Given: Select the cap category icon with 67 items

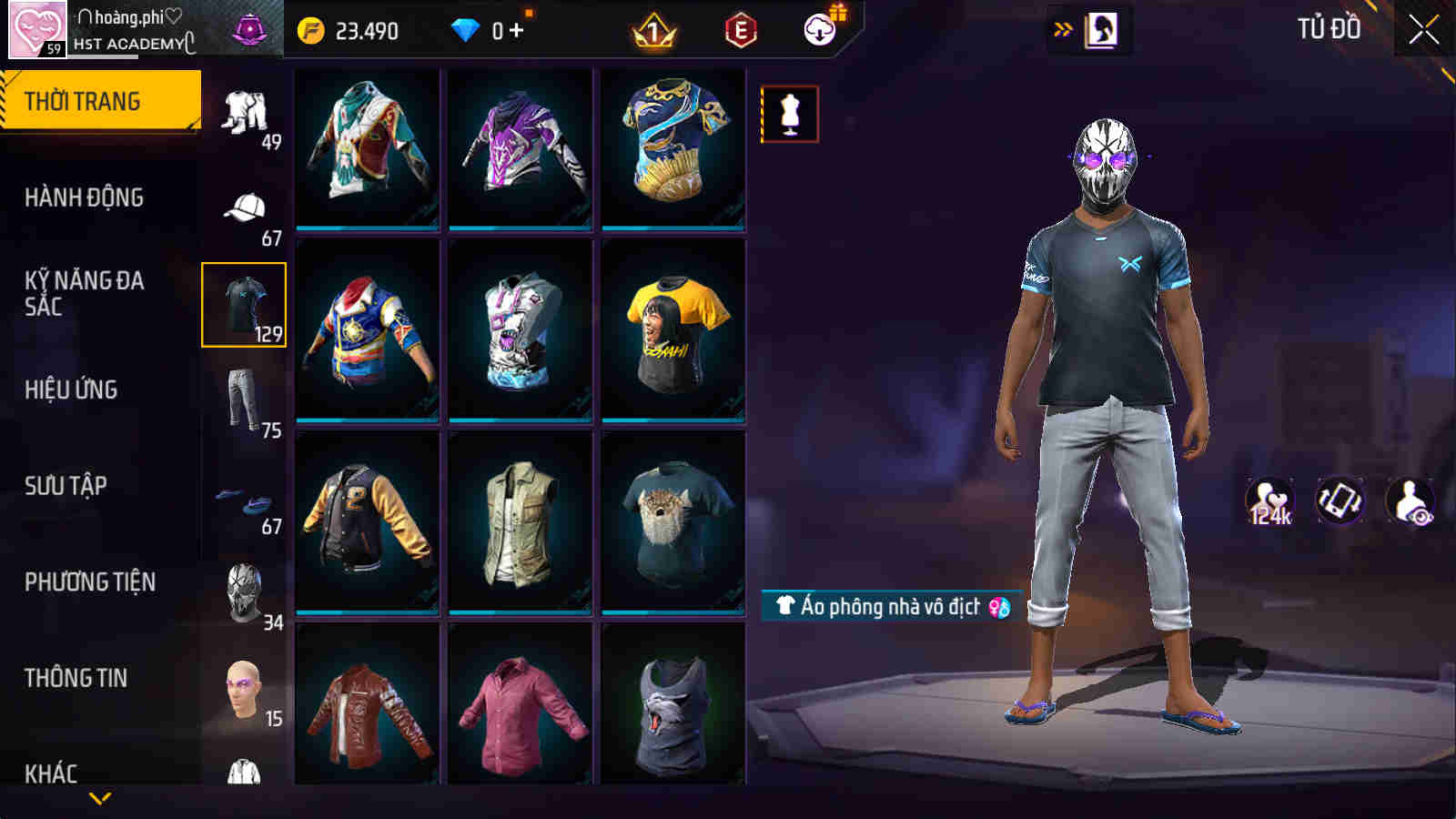Looking at the screenshot, I should tap(241, 205).
